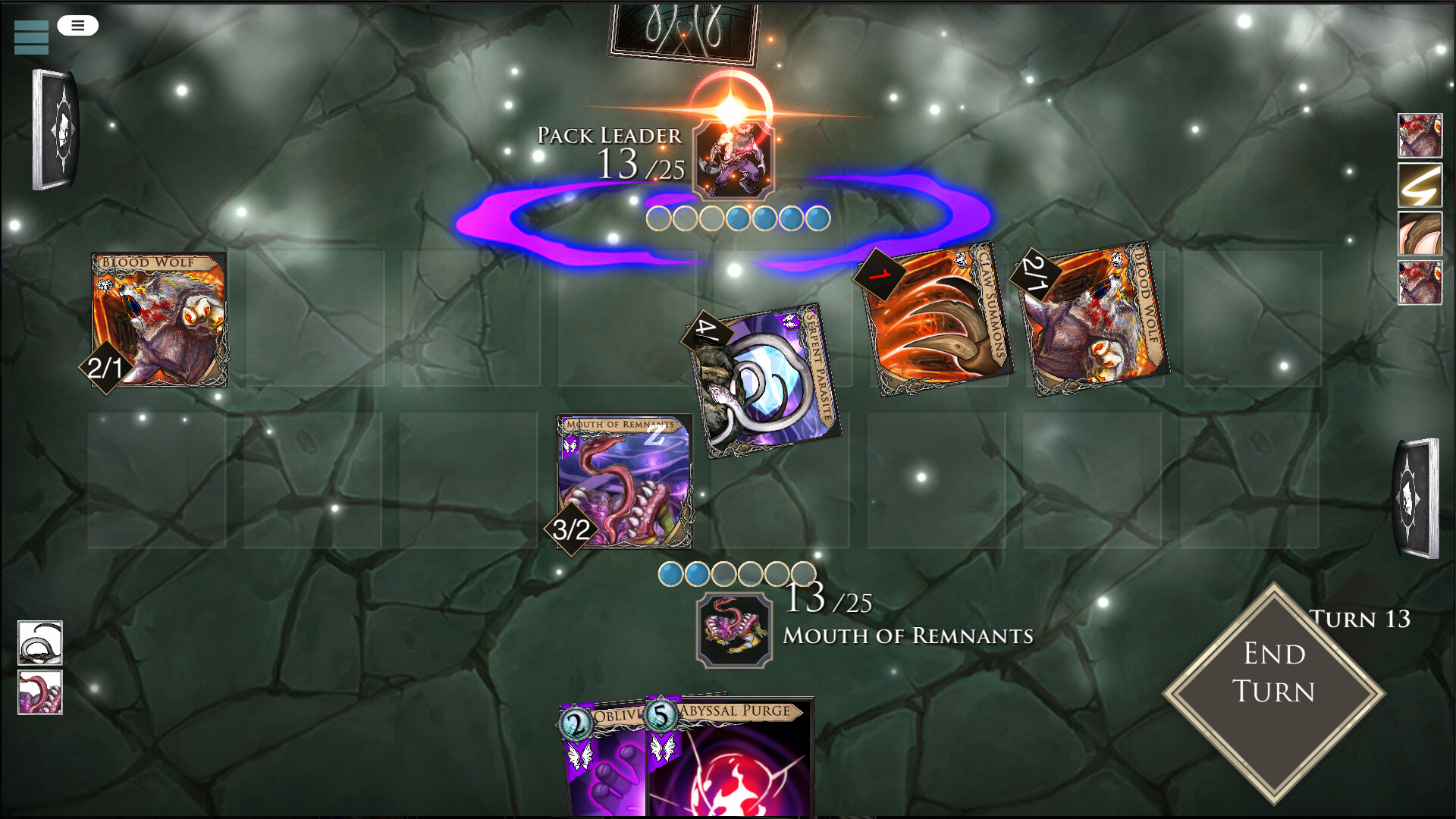Image resolution: width=1456 pixels, height=819 pixels.
Task: Click the Claw Summons slash icon in right sidebar
Action: 1420,185
